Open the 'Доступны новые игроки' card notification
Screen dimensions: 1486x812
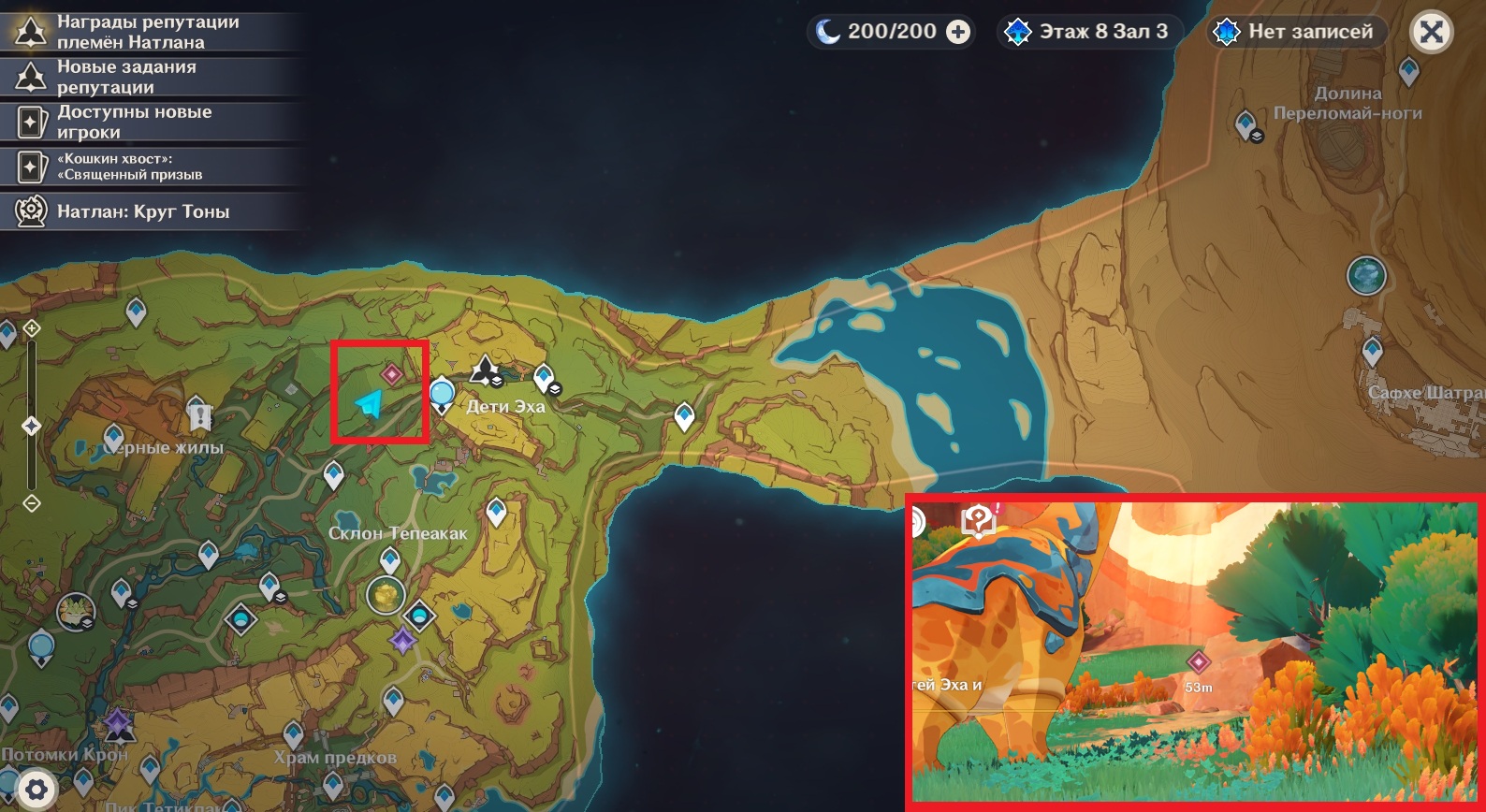[x=150, y=122]
